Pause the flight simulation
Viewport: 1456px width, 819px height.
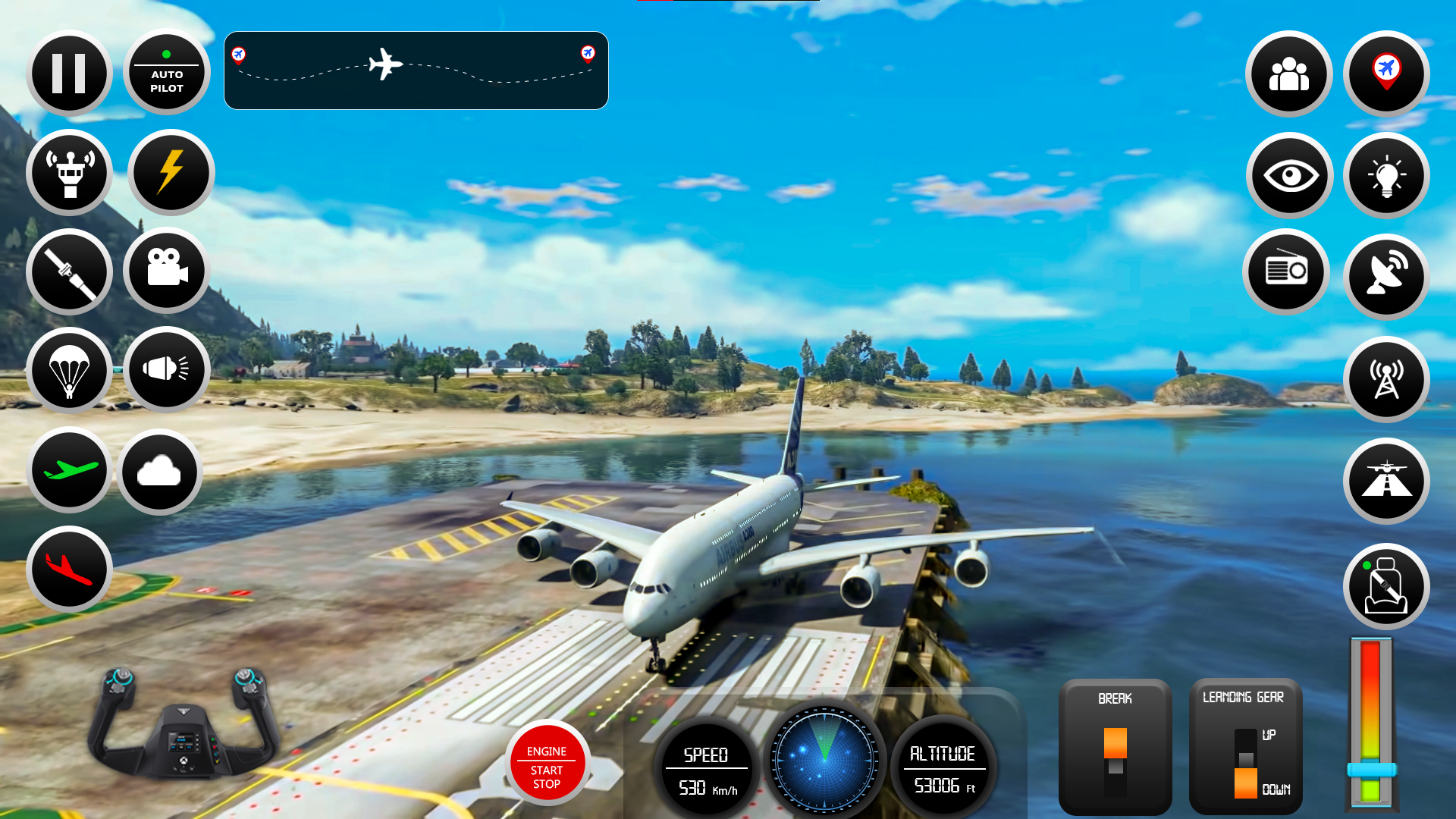69,72
